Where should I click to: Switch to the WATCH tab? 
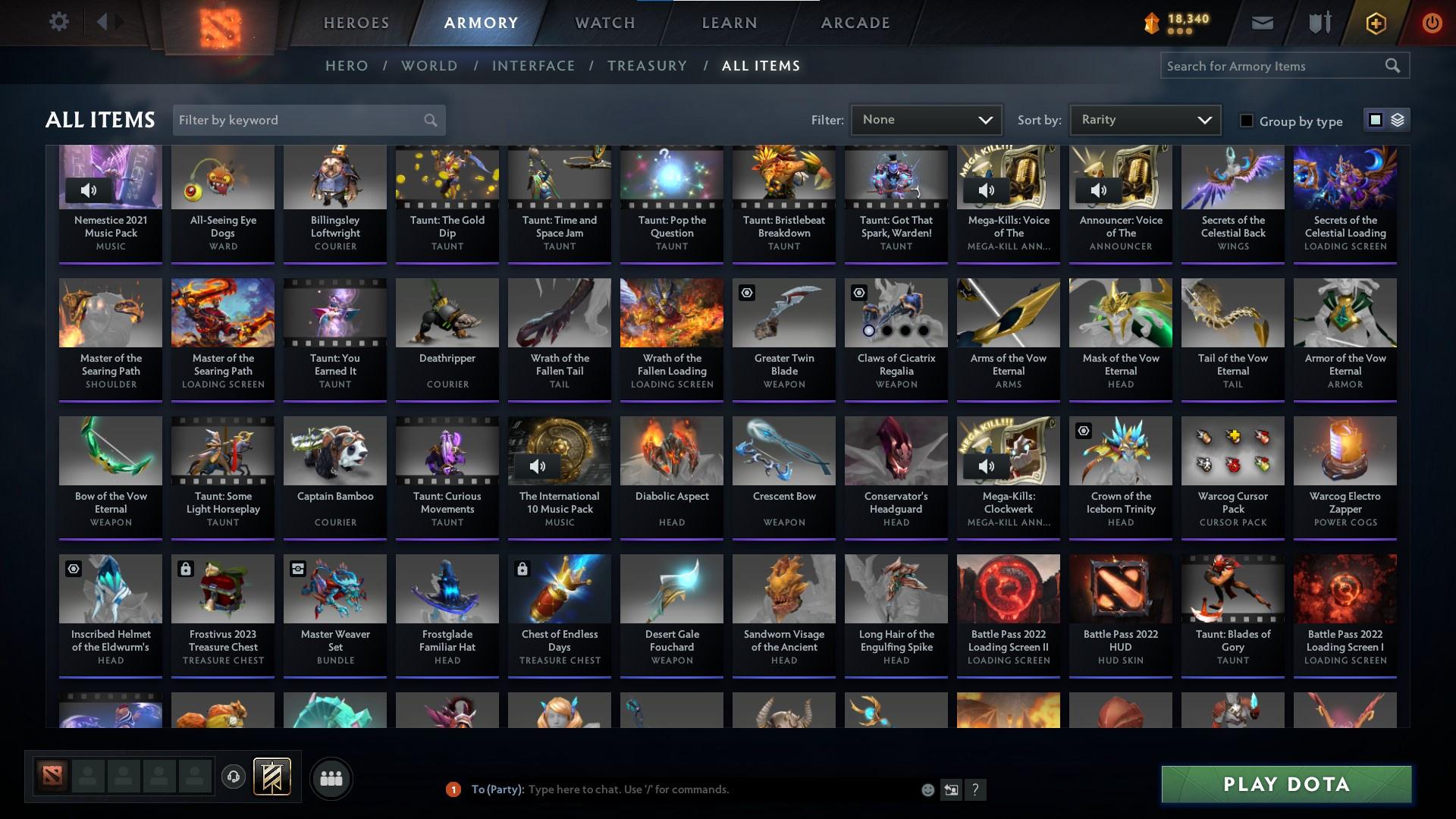click(x=604, y=22)
